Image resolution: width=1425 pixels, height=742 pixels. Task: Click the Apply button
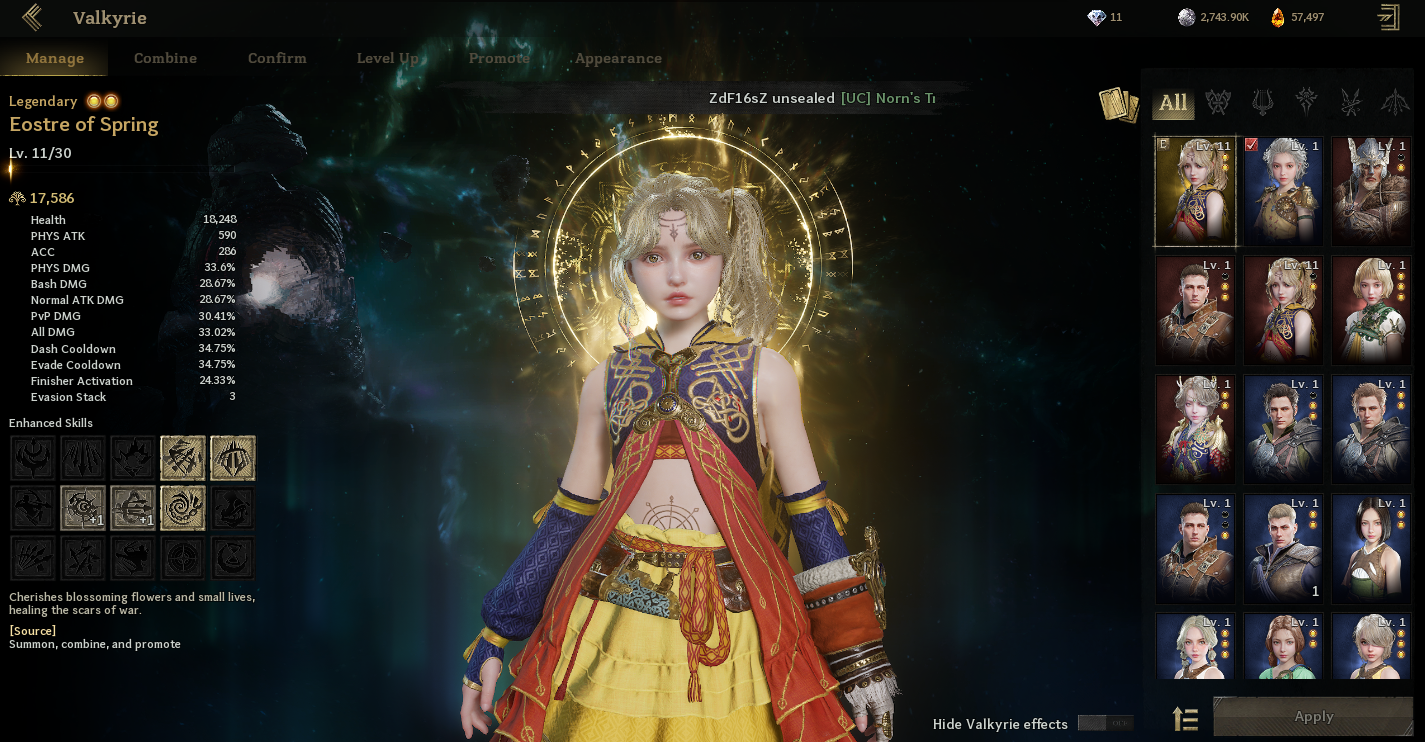(1313, 716)
